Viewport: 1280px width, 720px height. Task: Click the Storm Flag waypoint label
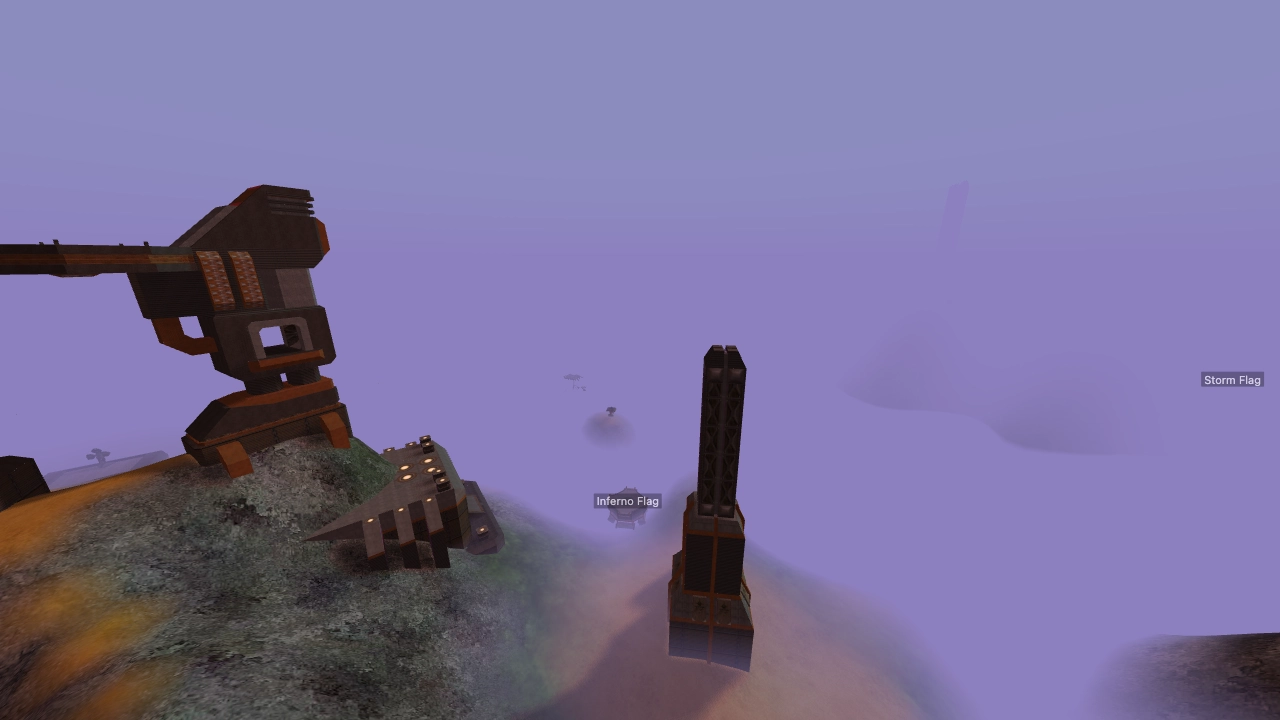tap(1232, 379)
